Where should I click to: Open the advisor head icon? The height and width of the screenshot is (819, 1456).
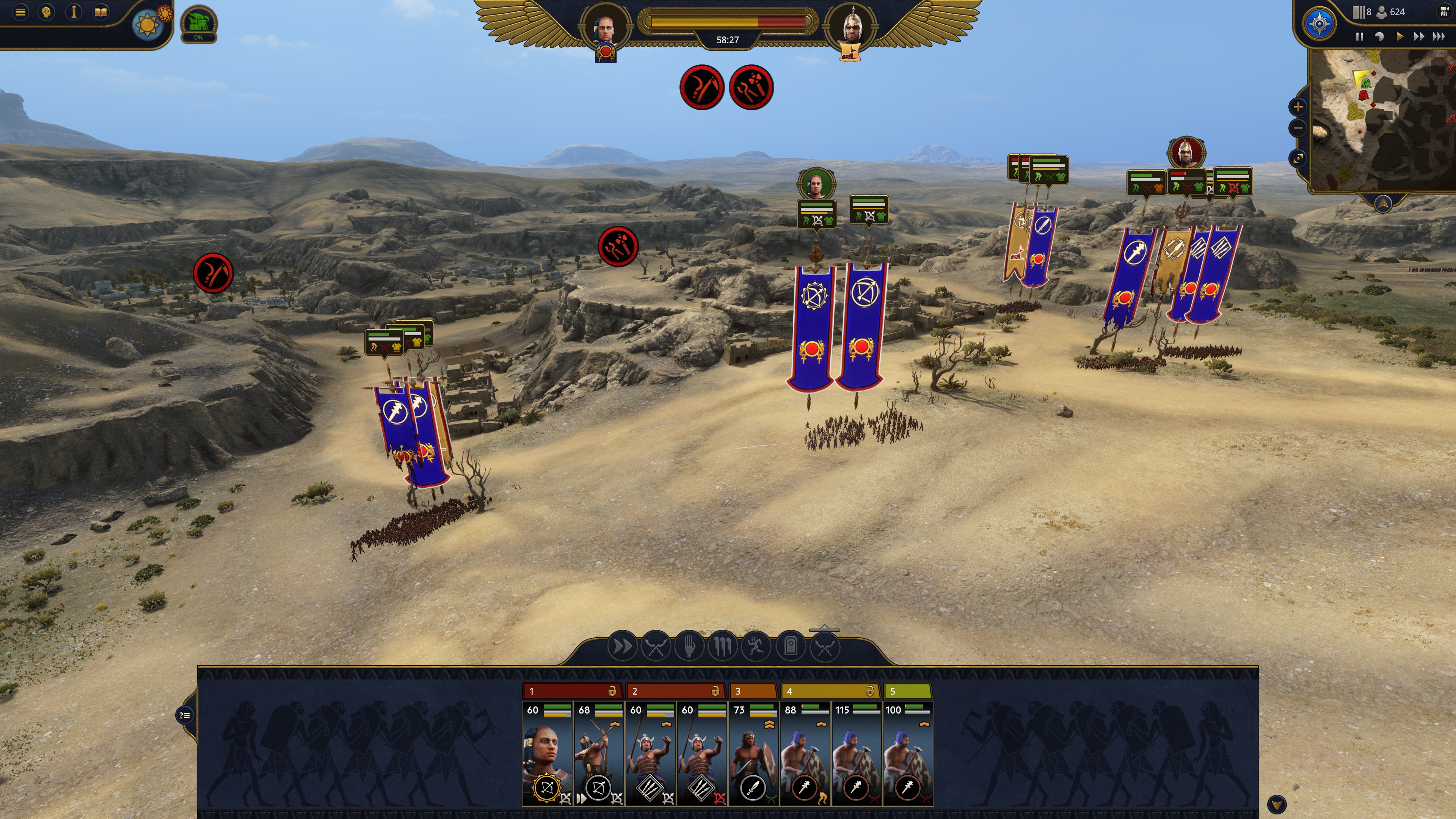click(x=47, y=12)
